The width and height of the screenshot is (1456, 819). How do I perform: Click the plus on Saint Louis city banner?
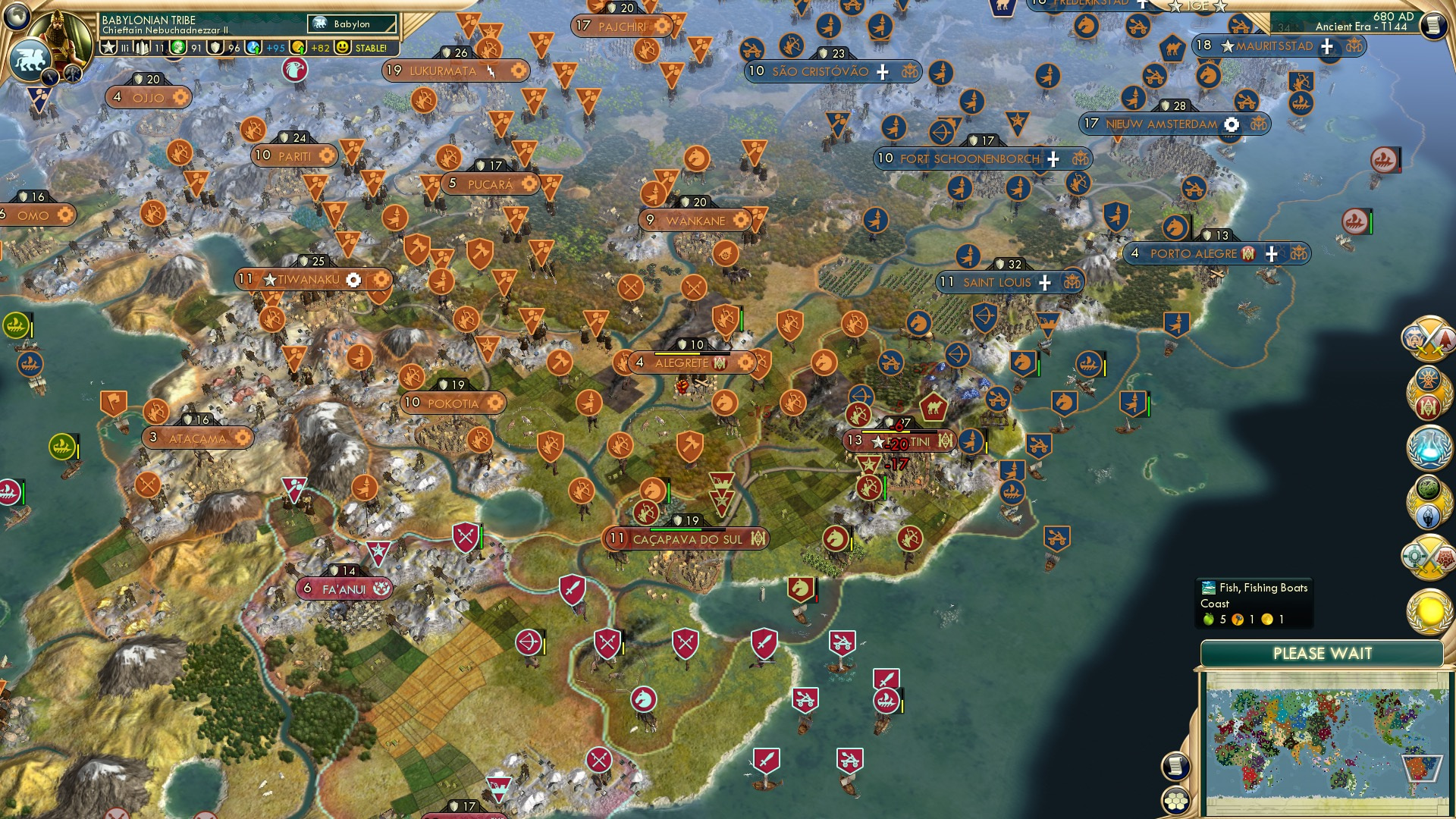click(1045, 281)
